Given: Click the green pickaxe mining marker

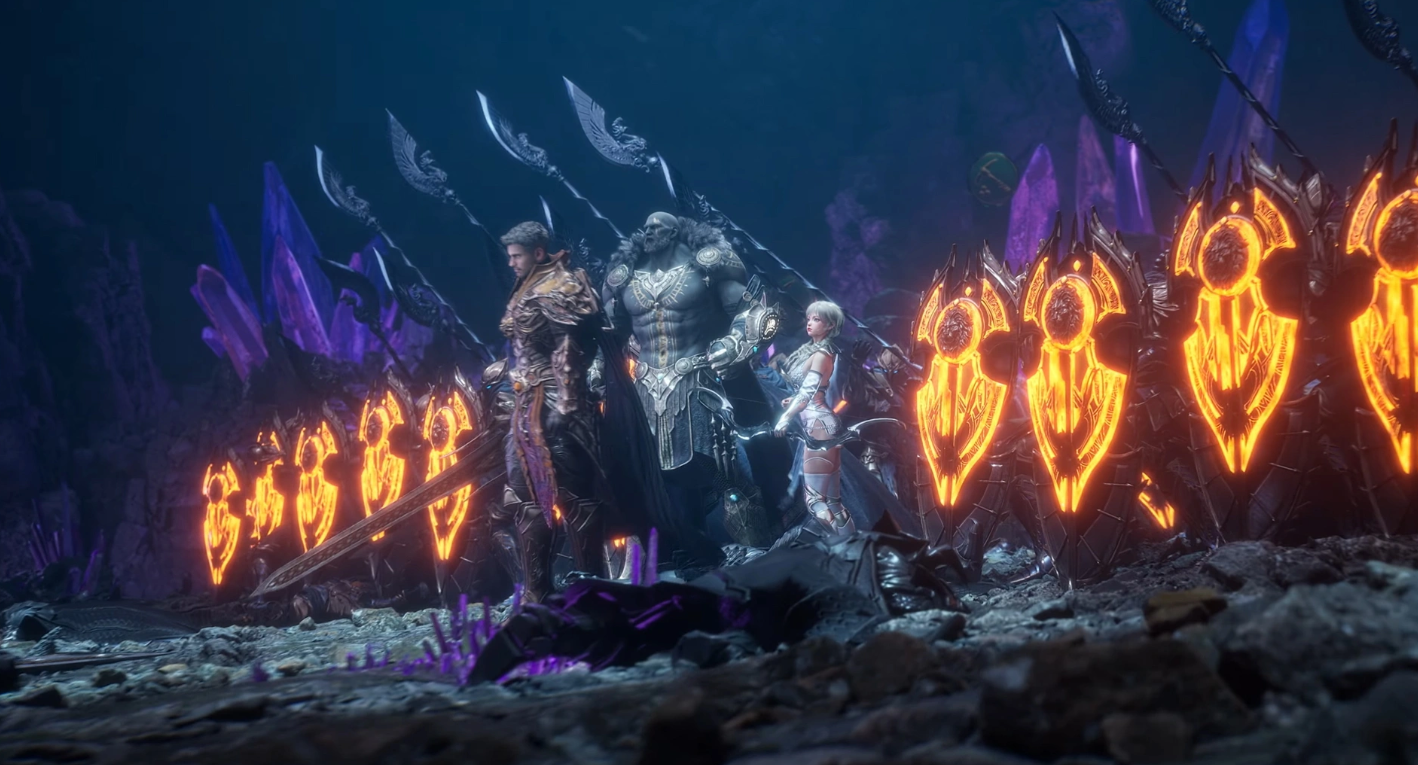Looking at the screenshot, I should tap(992, 180).
